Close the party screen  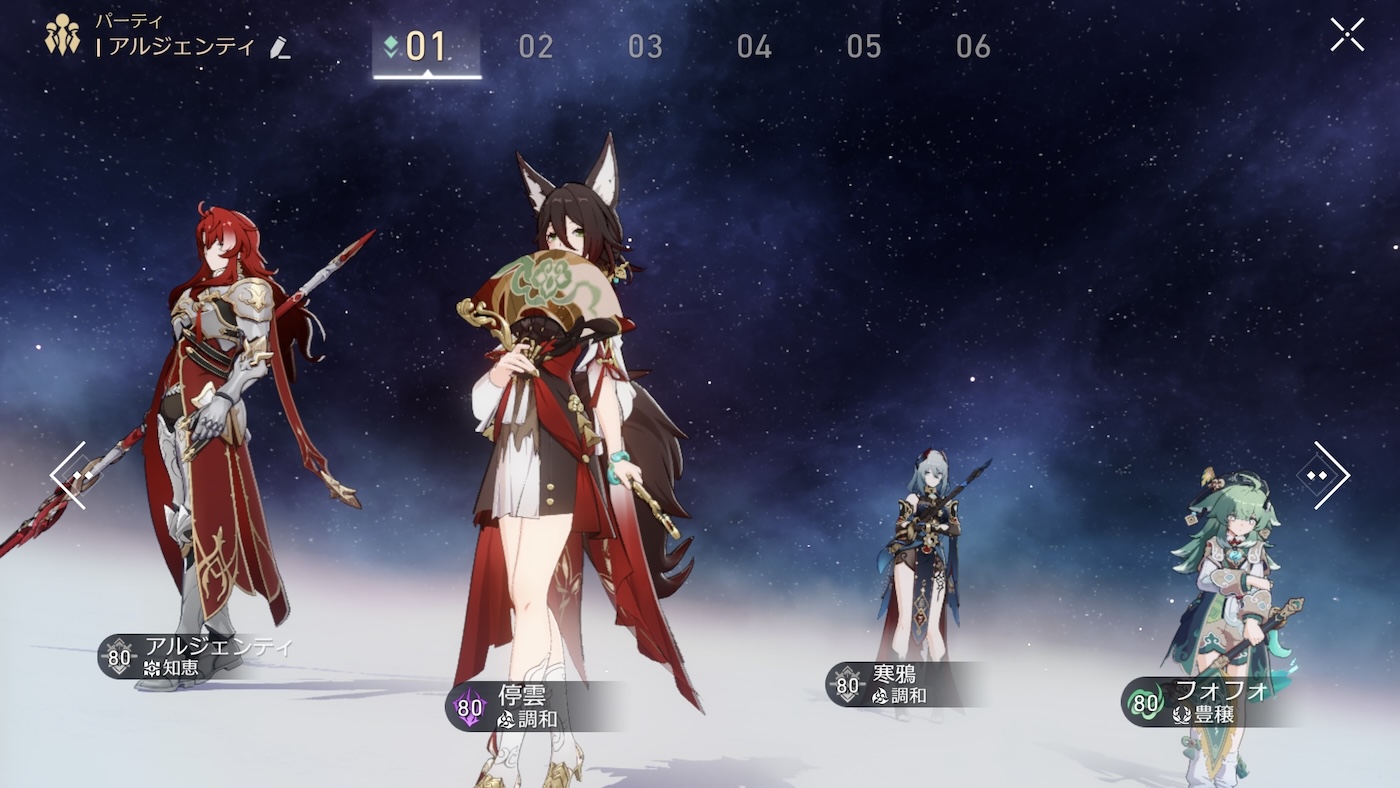(1347, 35)
